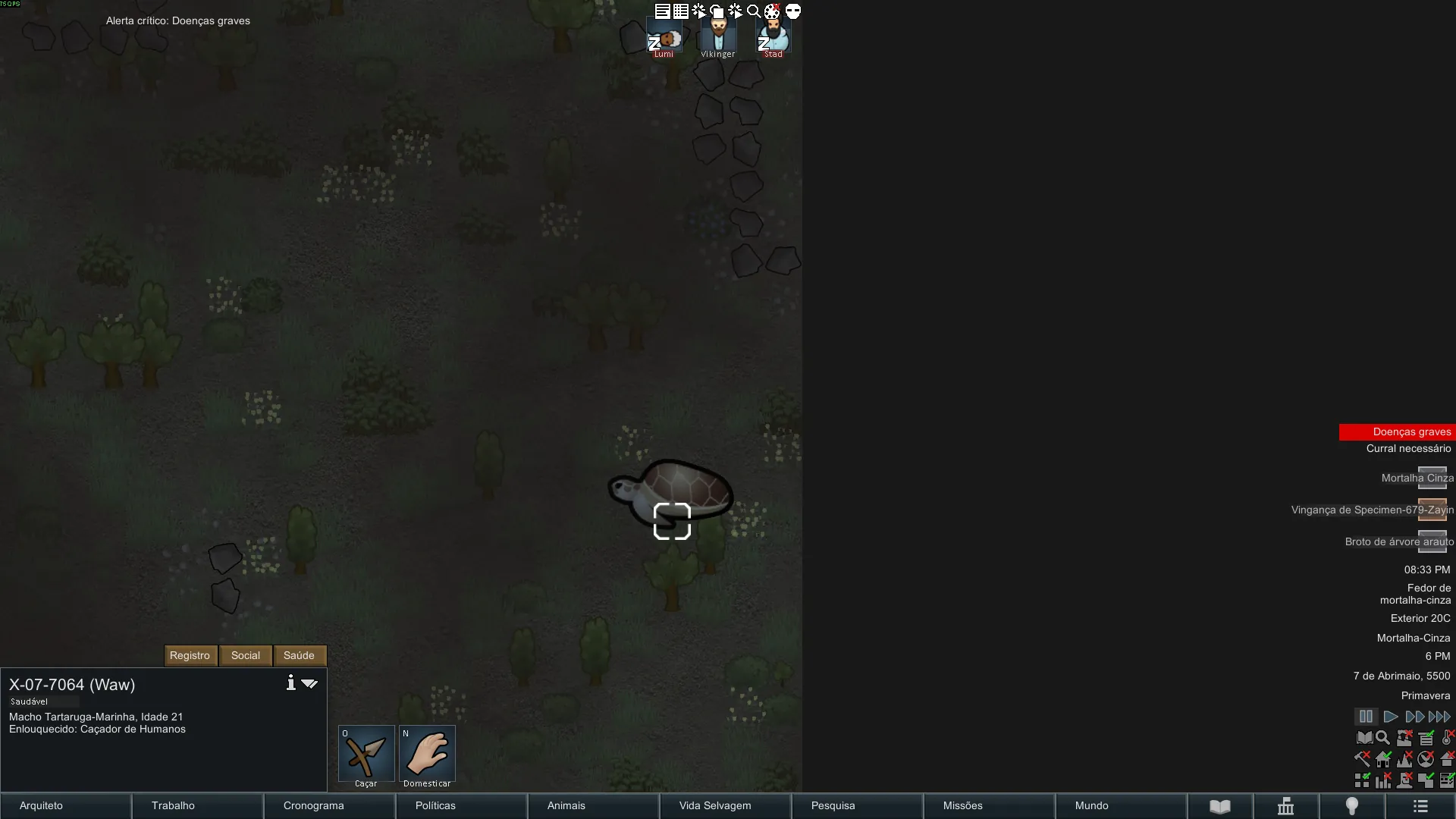Pause the game speed
The width and height of the screenshot is (1456, 819).
click(1366, 717)
